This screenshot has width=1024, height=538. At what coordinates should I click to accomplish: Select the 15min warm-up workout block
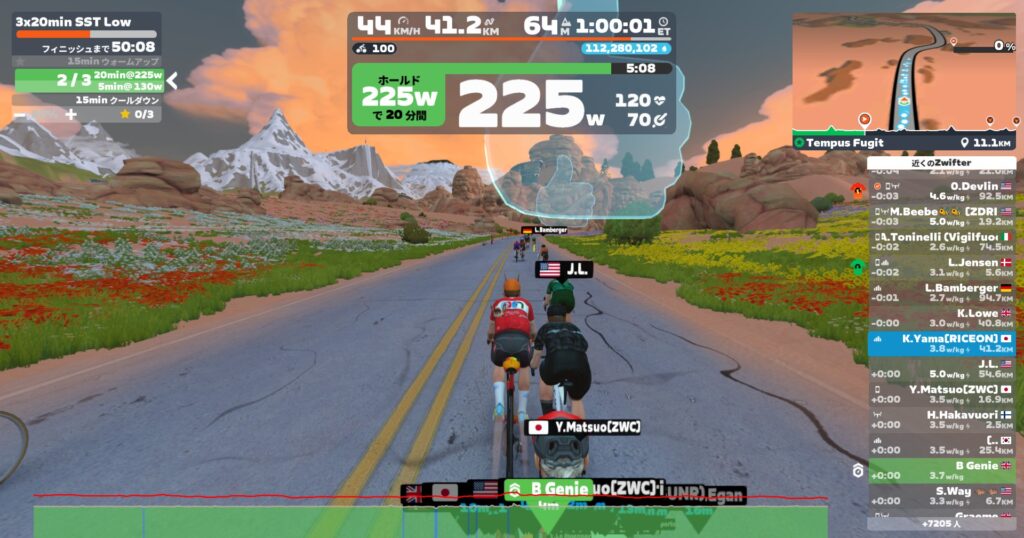click(88, 62)
